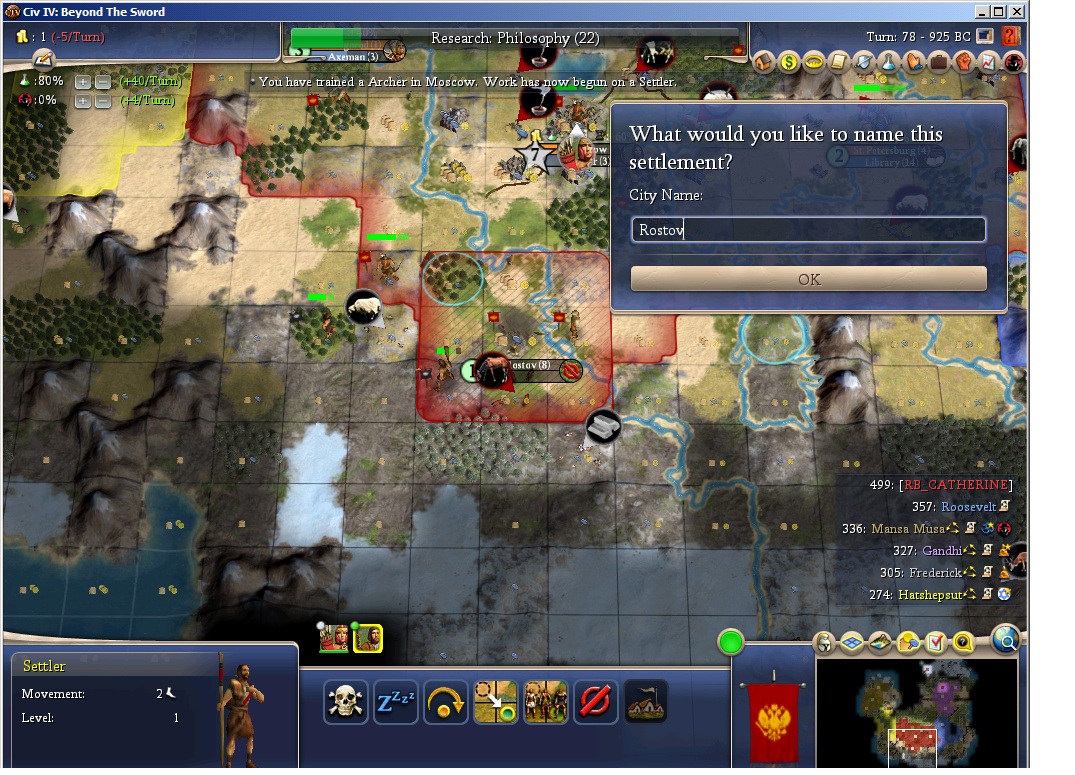Open the Domestic Advisor house icon
This screenshot has height=775, width=1075.
(765, 62)
